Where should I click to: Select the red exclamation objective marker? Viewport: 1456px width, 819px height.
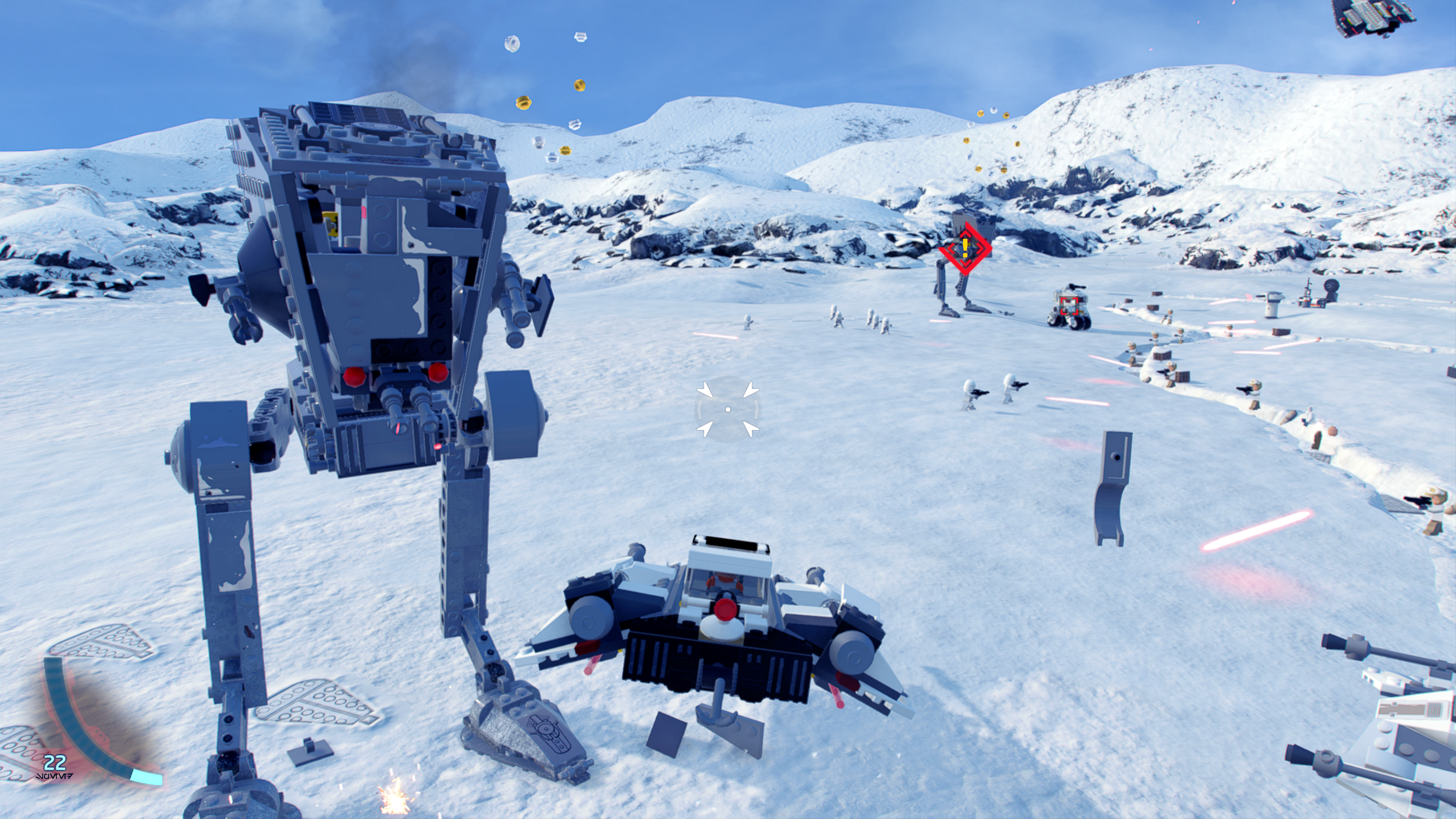tap(965, 248)
